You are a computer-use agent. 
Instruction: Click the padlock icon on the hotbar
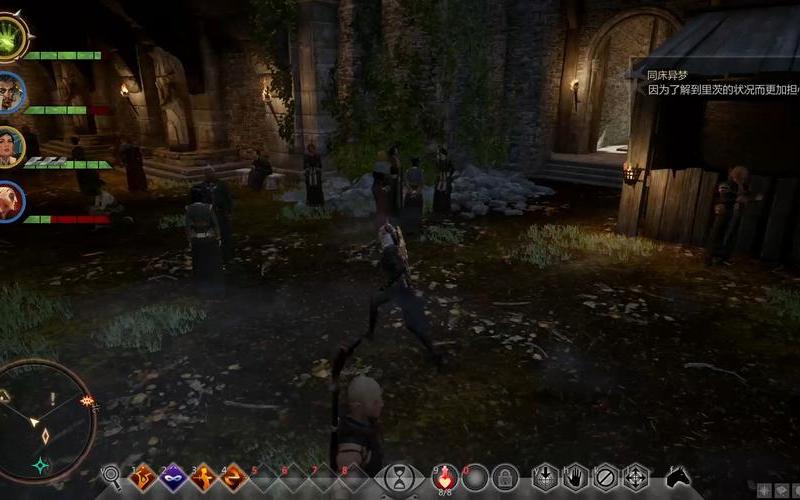click(x=505, y=477)
